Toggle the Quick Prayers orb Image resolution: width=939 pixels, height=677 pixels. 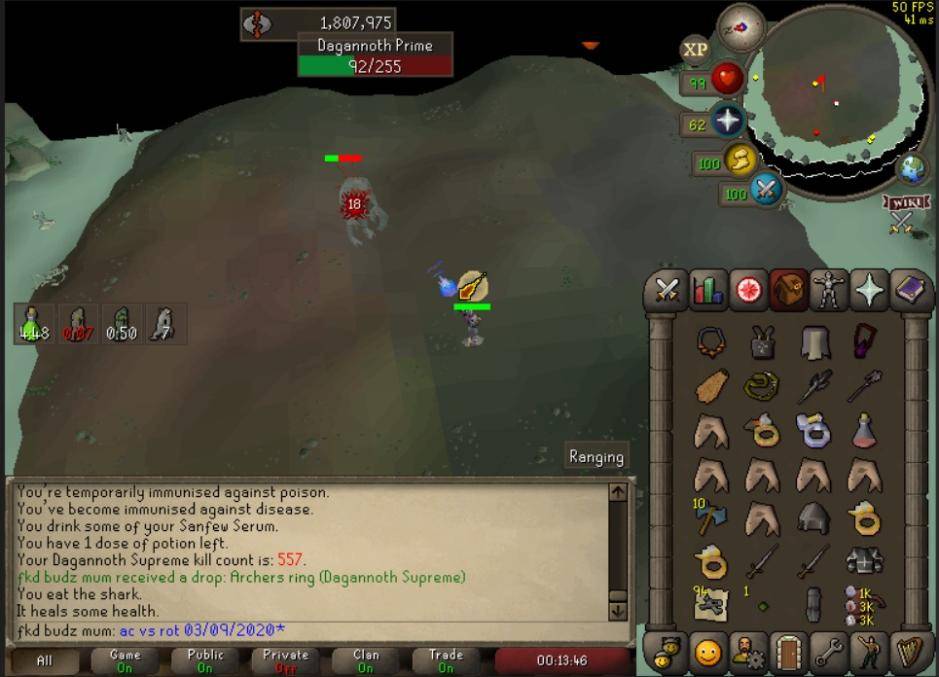click(x=727, y=123)
